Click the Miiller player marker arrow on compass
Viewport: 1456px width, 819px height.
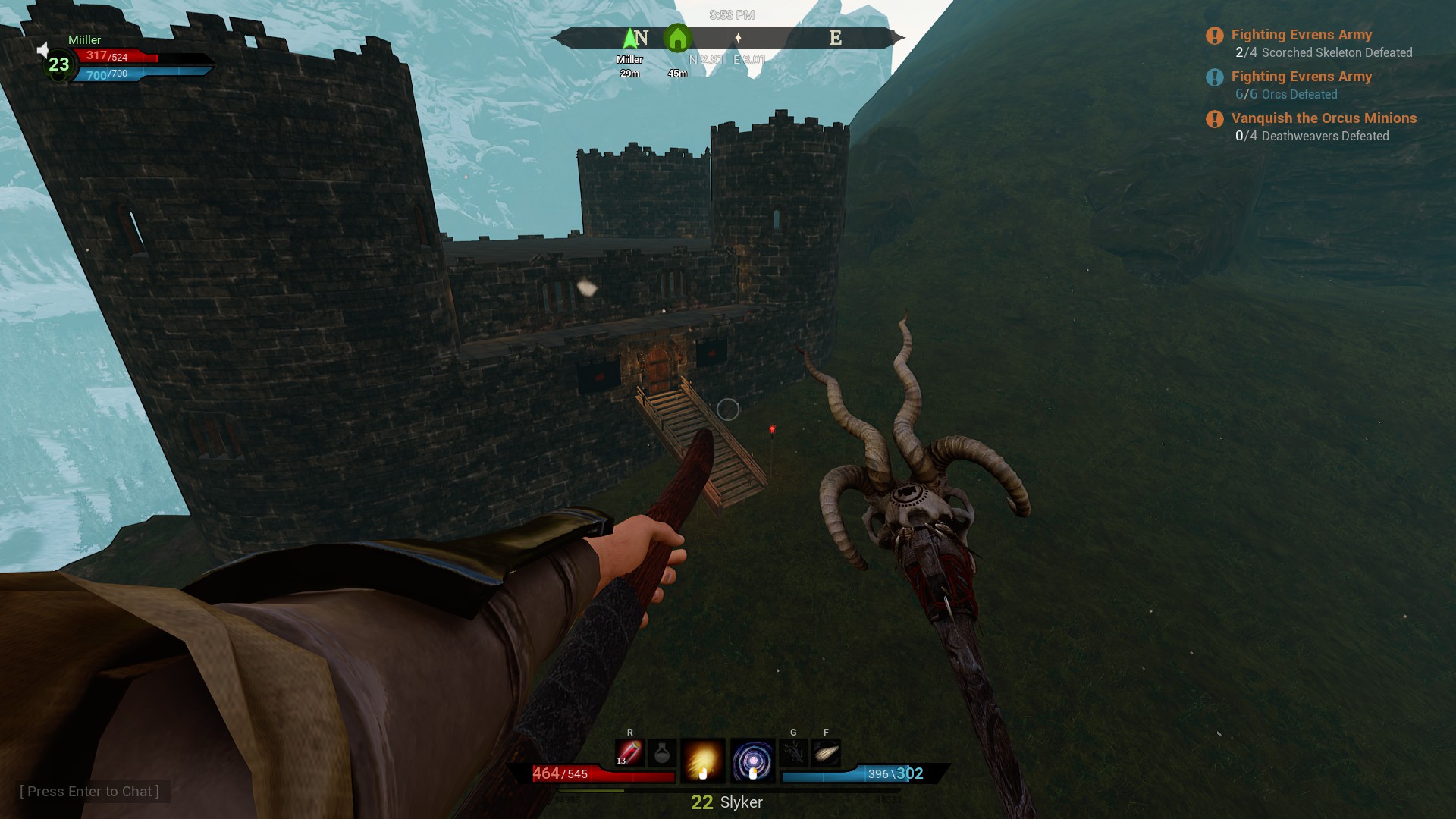coord(630,37)
